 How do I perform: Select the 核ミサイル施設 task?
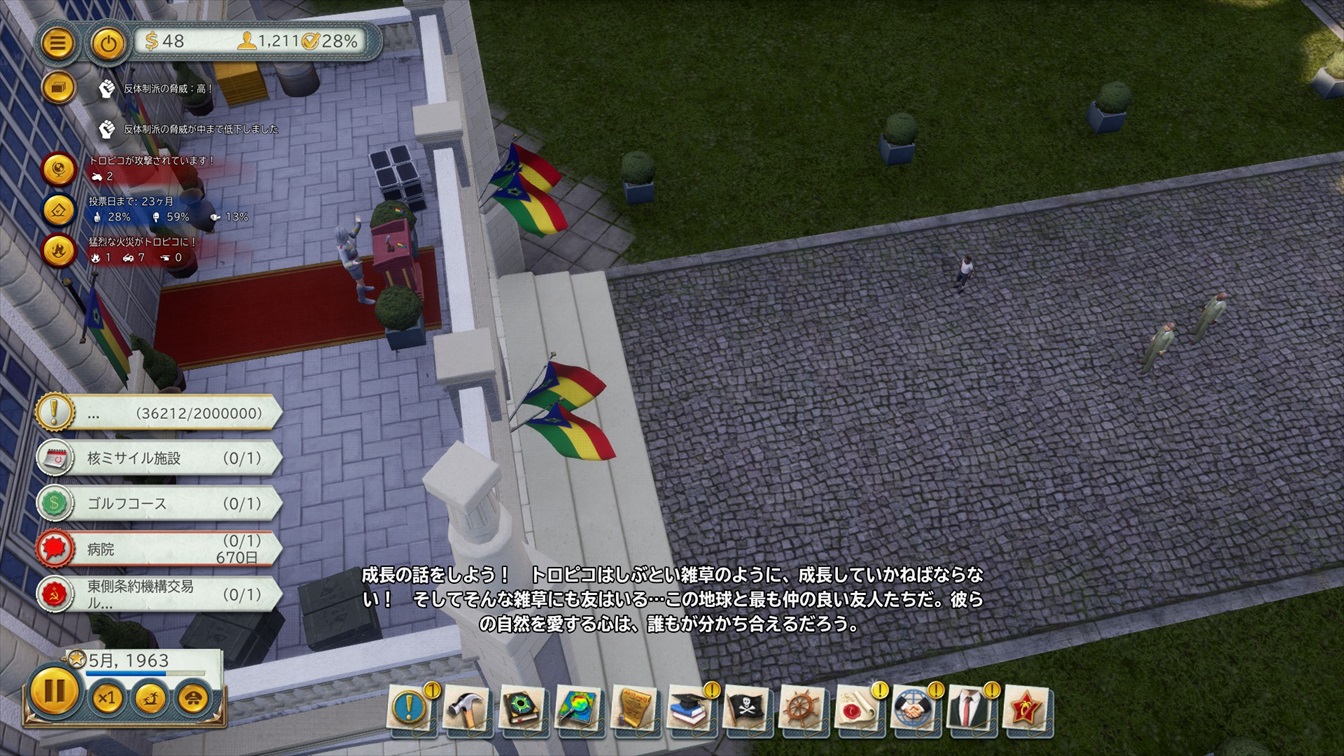click(x=160, y=458)
